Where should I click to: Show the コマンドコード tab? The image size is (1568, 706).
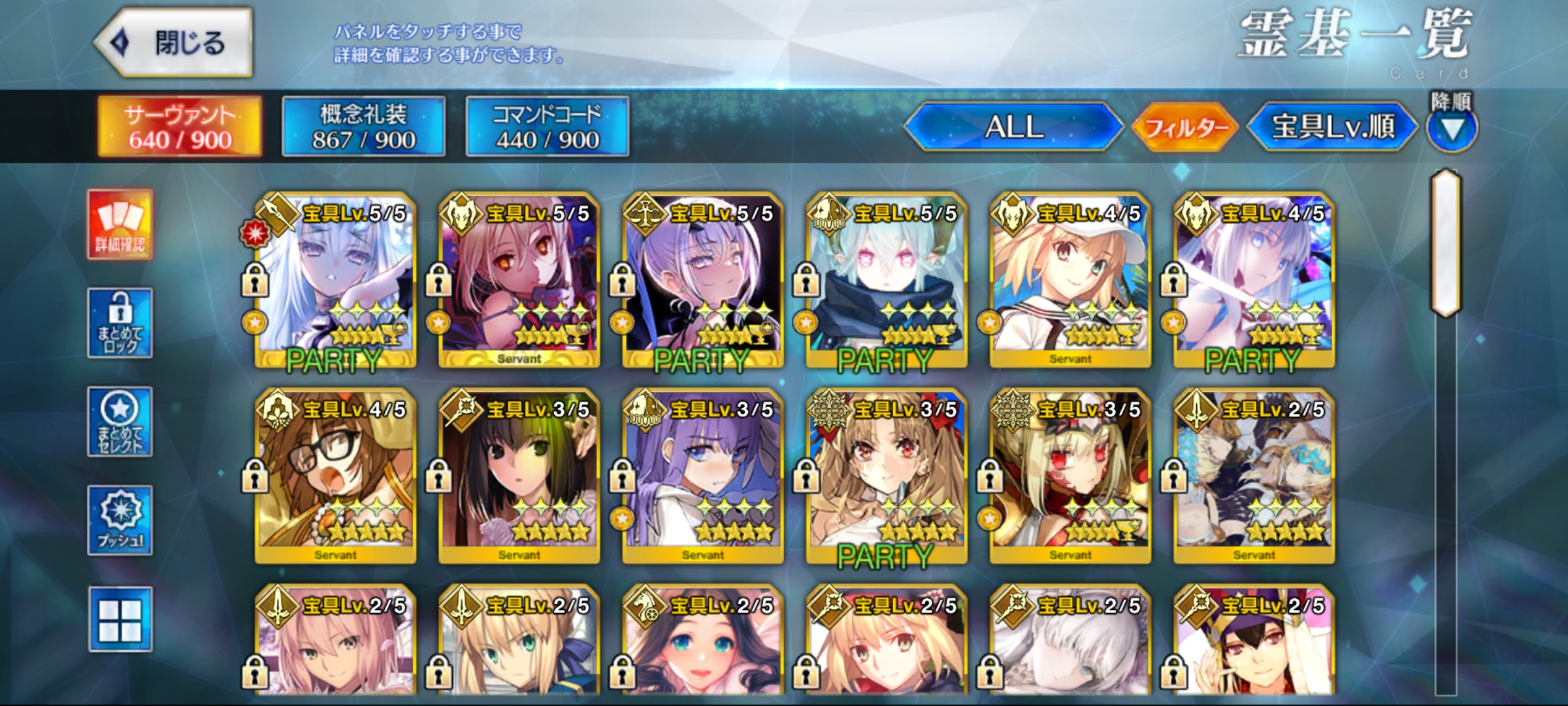tap(547, 126)
